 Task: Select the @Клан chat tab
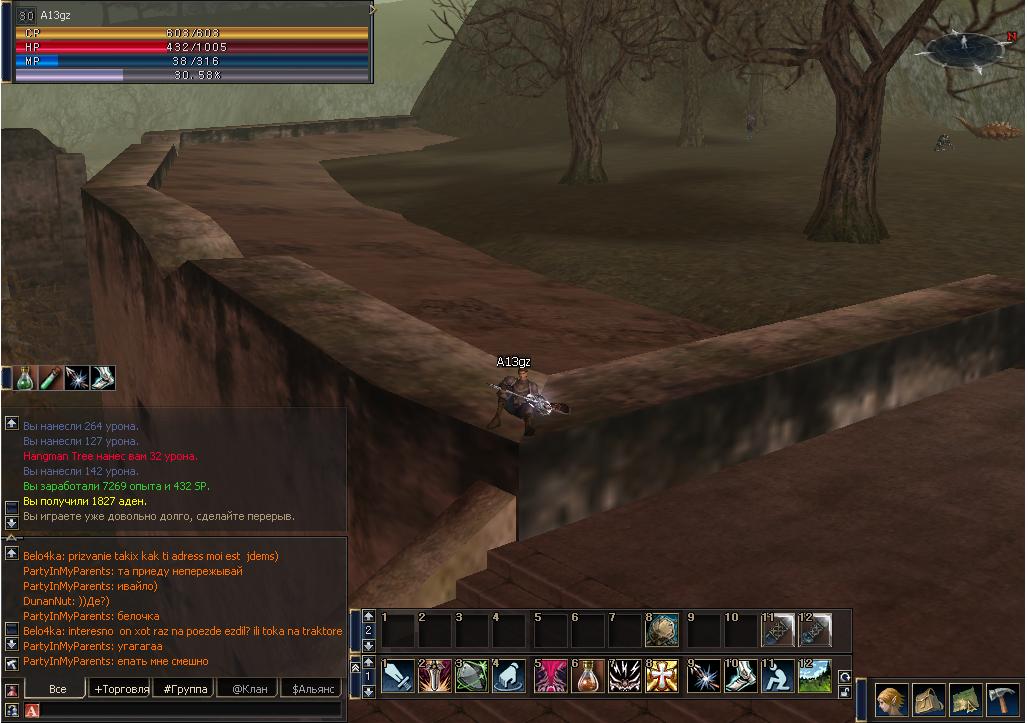coord(249,689)
